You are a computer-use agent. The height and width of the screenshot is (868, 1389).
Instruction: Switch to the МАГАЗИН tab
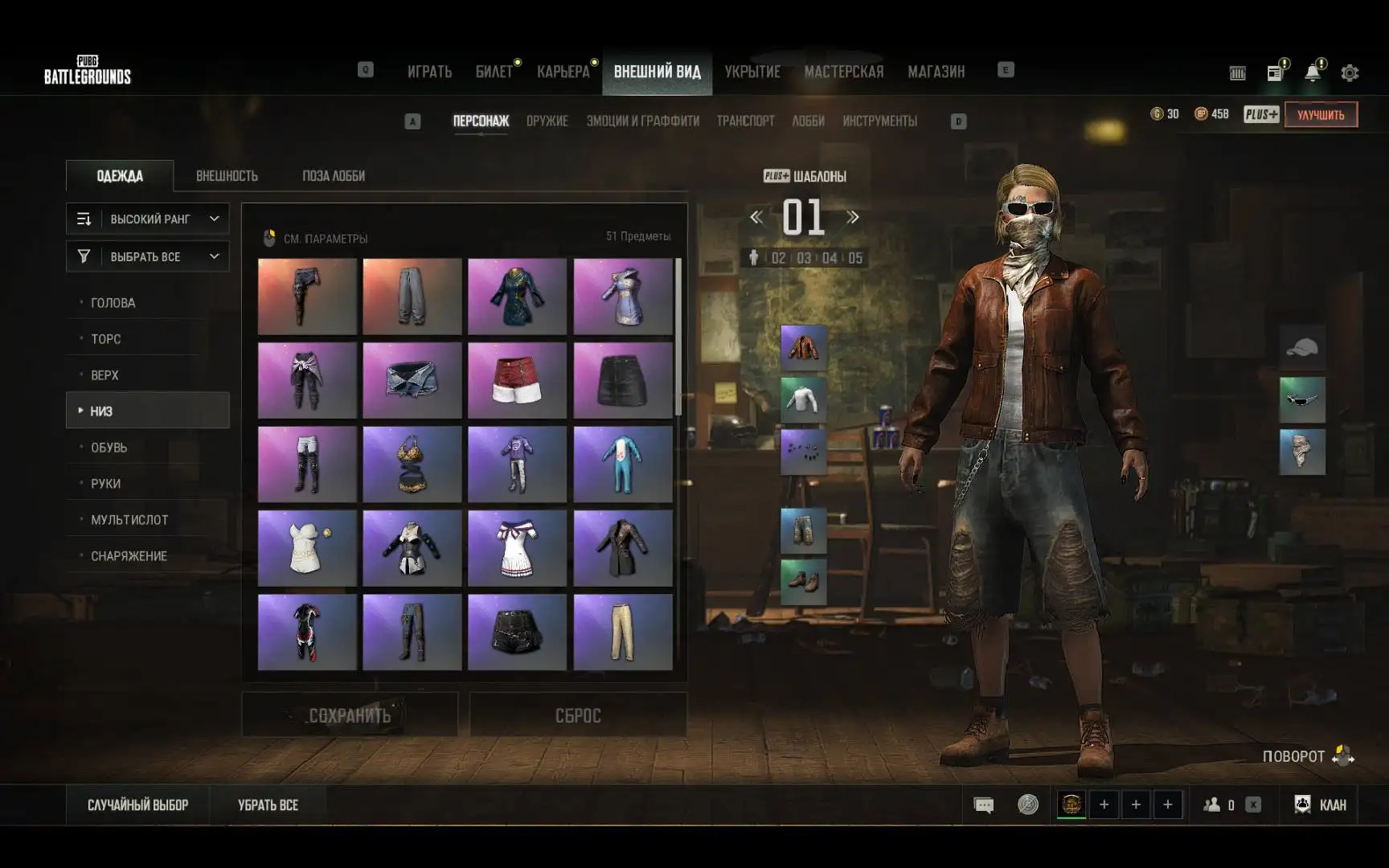(936, 72)
